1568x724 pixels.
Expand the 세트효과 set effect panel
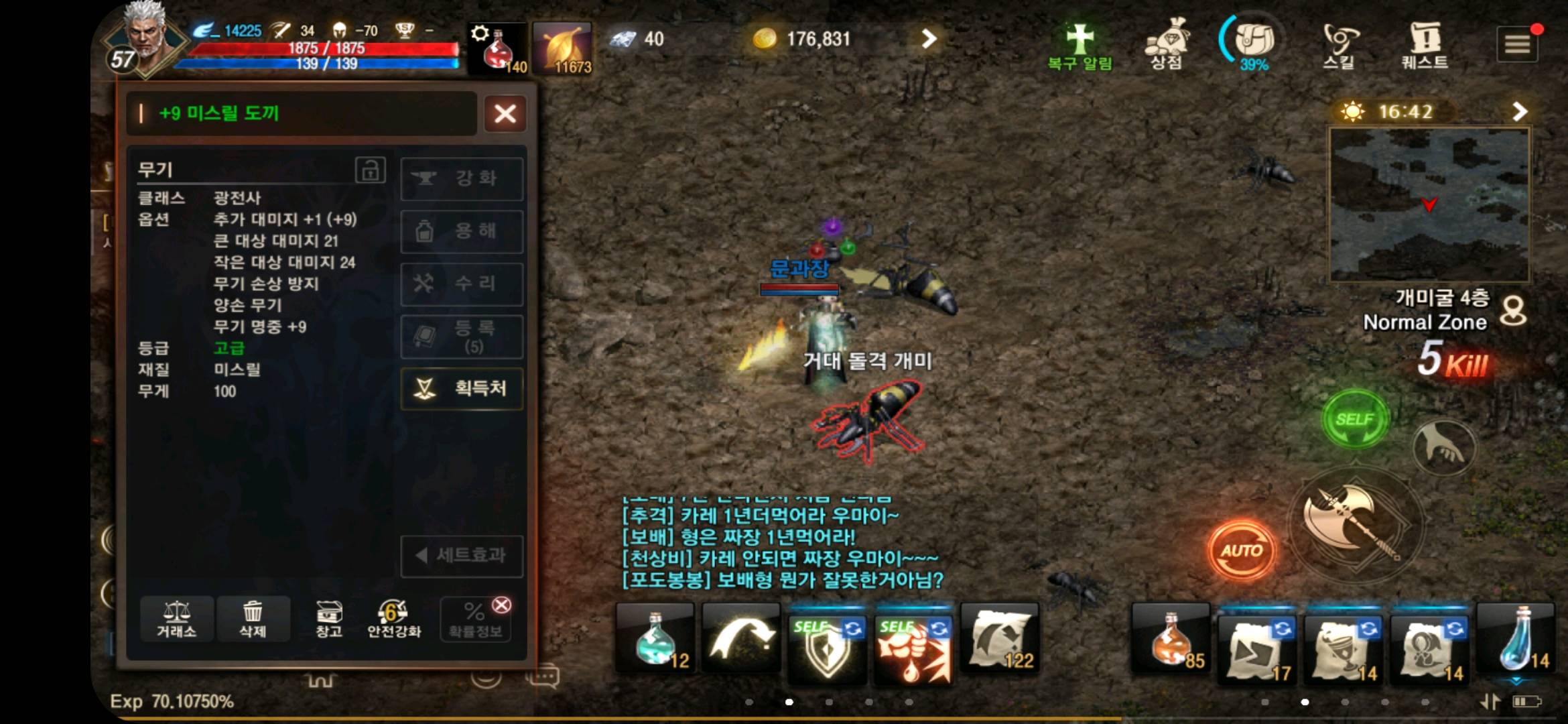tap(462, 556)
